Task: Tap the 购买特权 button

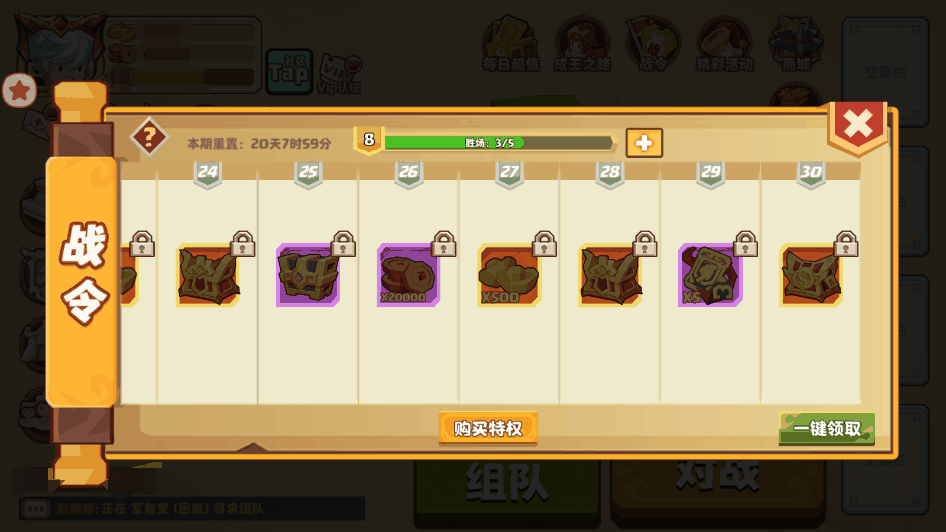Action: (x=488, y=428)
